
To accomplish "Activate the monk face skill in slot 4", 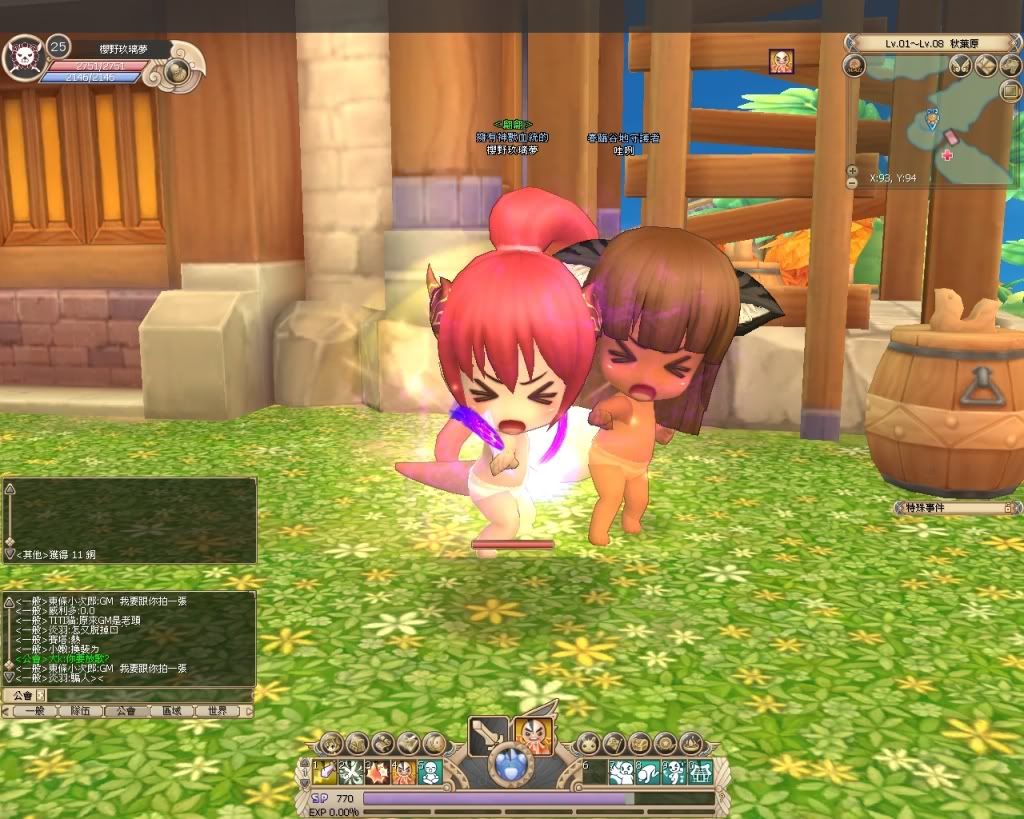I will coord(403,772).
